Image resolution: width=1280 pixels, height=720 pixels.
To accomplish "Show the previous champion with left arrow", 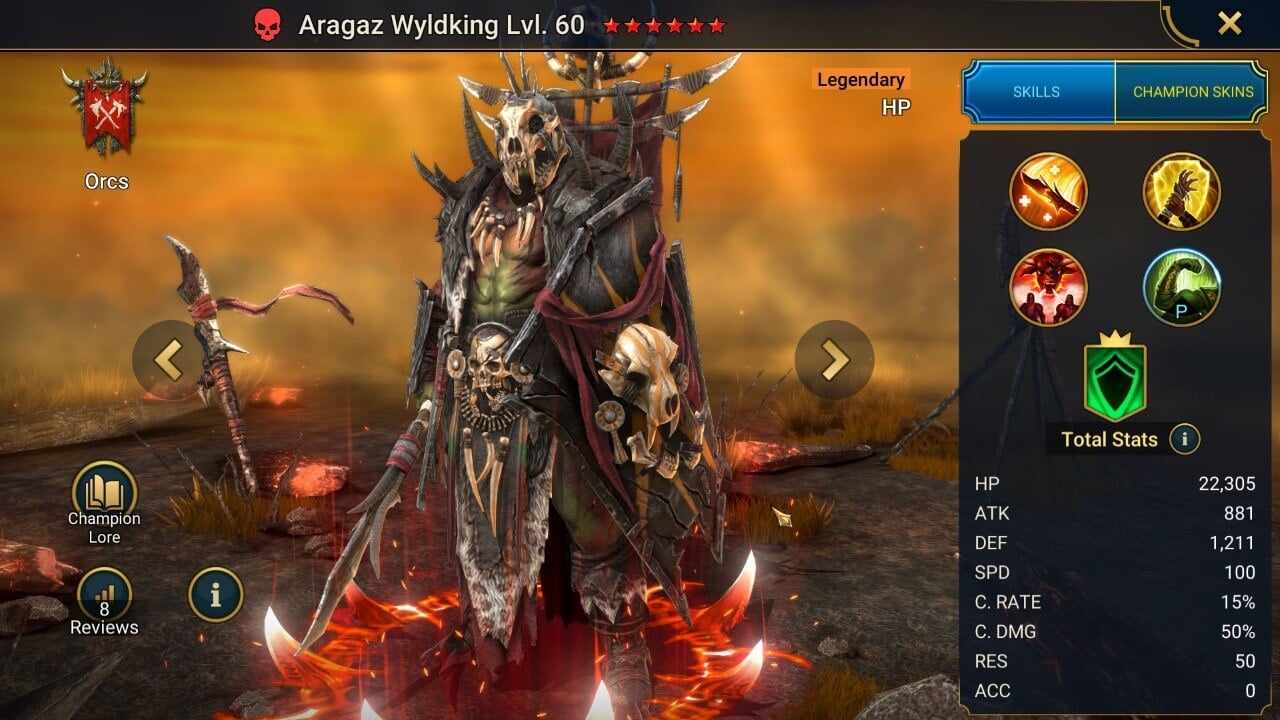I will tap(167, 359).
